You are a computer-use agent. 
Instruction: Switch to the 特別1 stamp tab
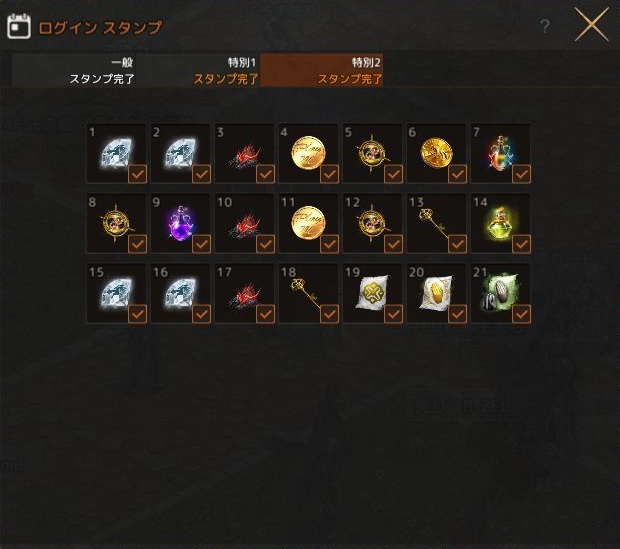[x=198, y=70]
